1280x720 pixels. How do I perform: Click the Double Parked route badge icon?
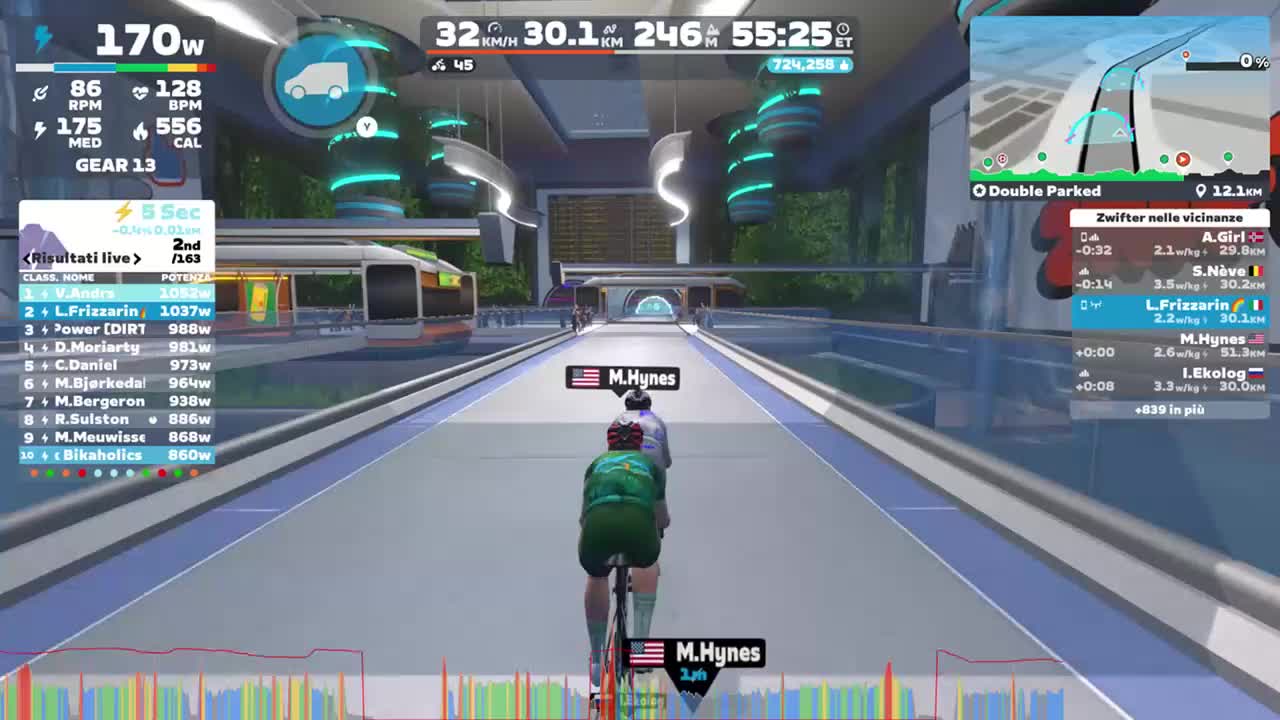pos(978,190)
